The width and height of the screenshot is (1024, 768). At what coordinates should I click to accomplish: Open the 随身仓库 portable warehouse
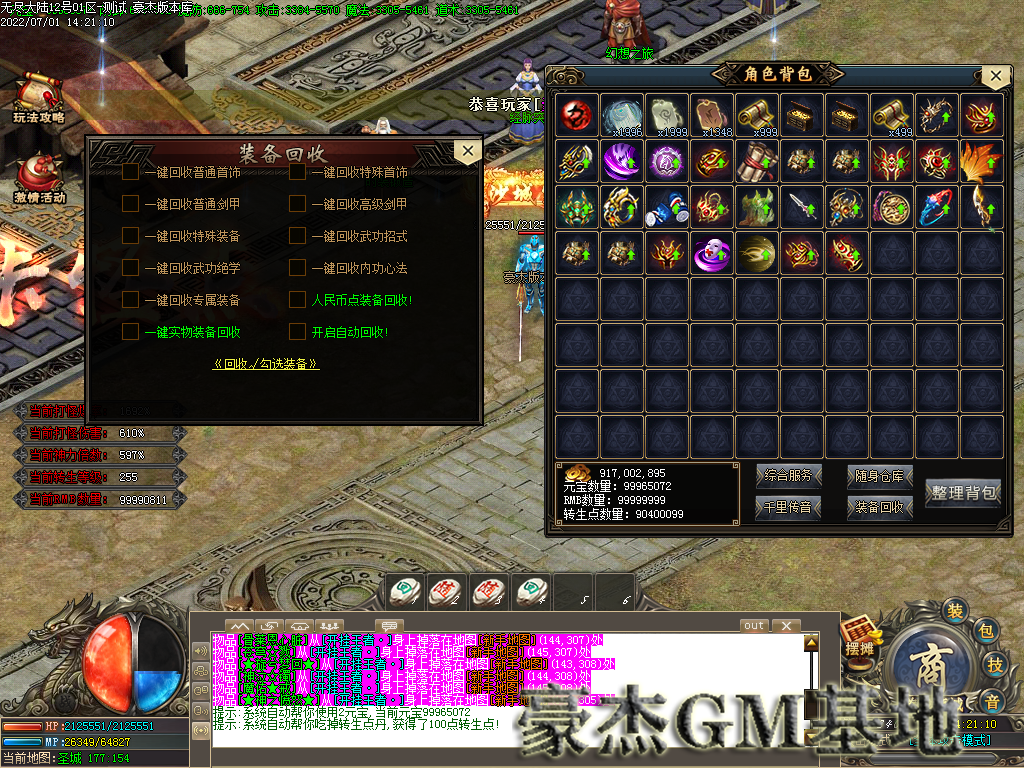point(880,476)
